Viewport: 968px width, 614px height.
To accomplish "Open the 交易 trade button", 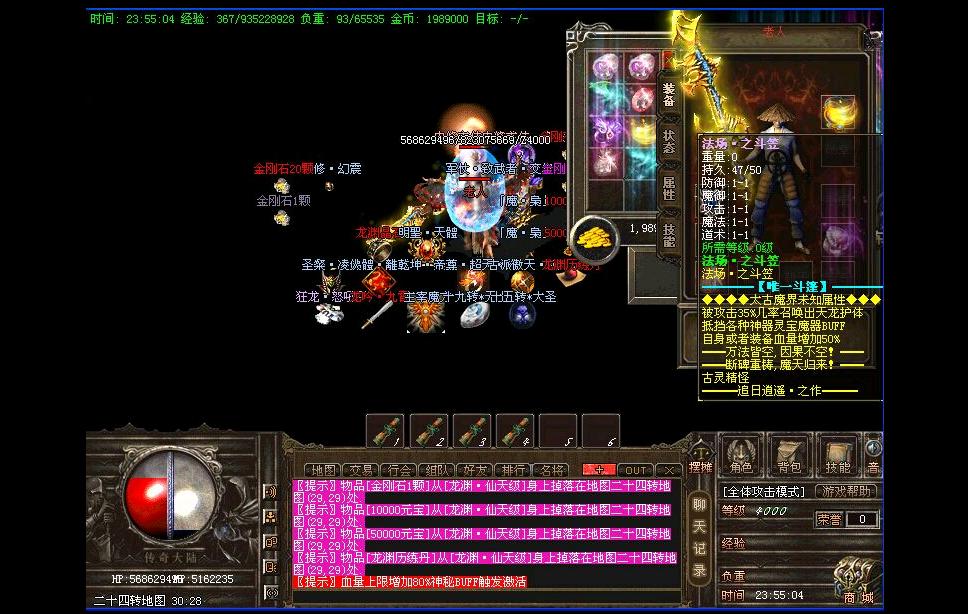I will click(359, 470).
